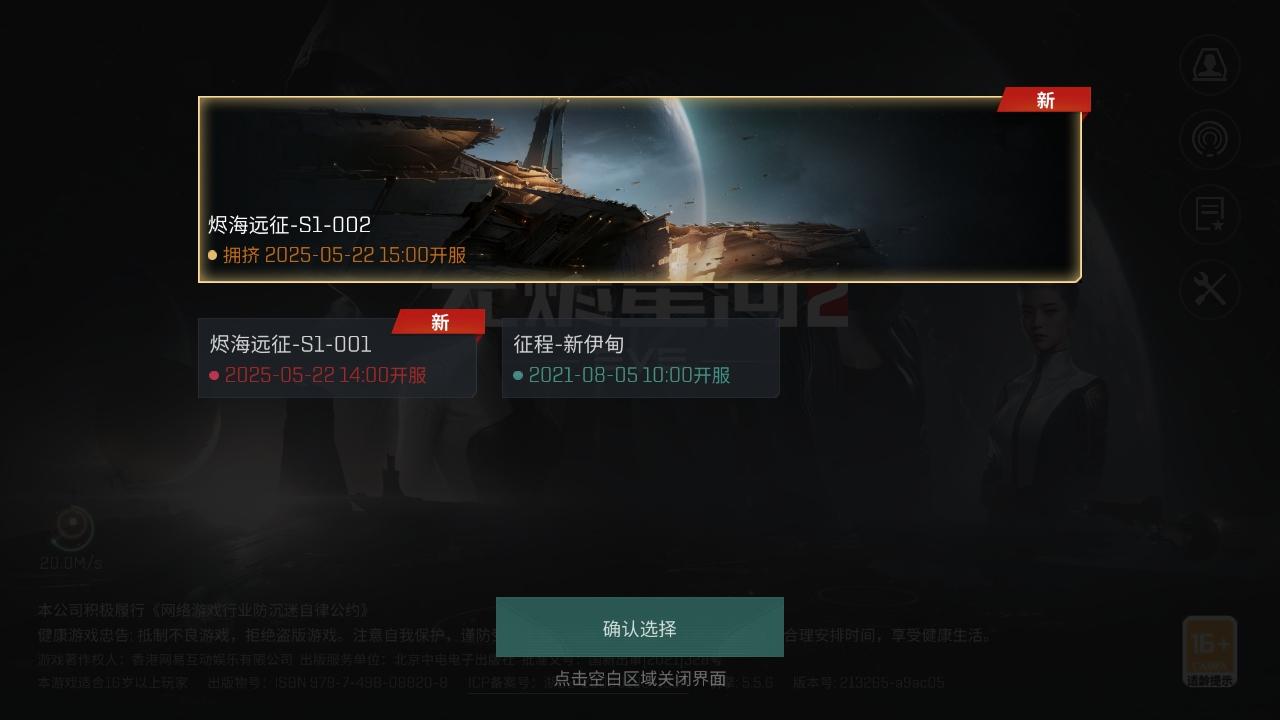The width and height of the screenshot is (1280, 720).
Task: Click the yellow crowded status dot on S1-002
Action: coord(211,255)
